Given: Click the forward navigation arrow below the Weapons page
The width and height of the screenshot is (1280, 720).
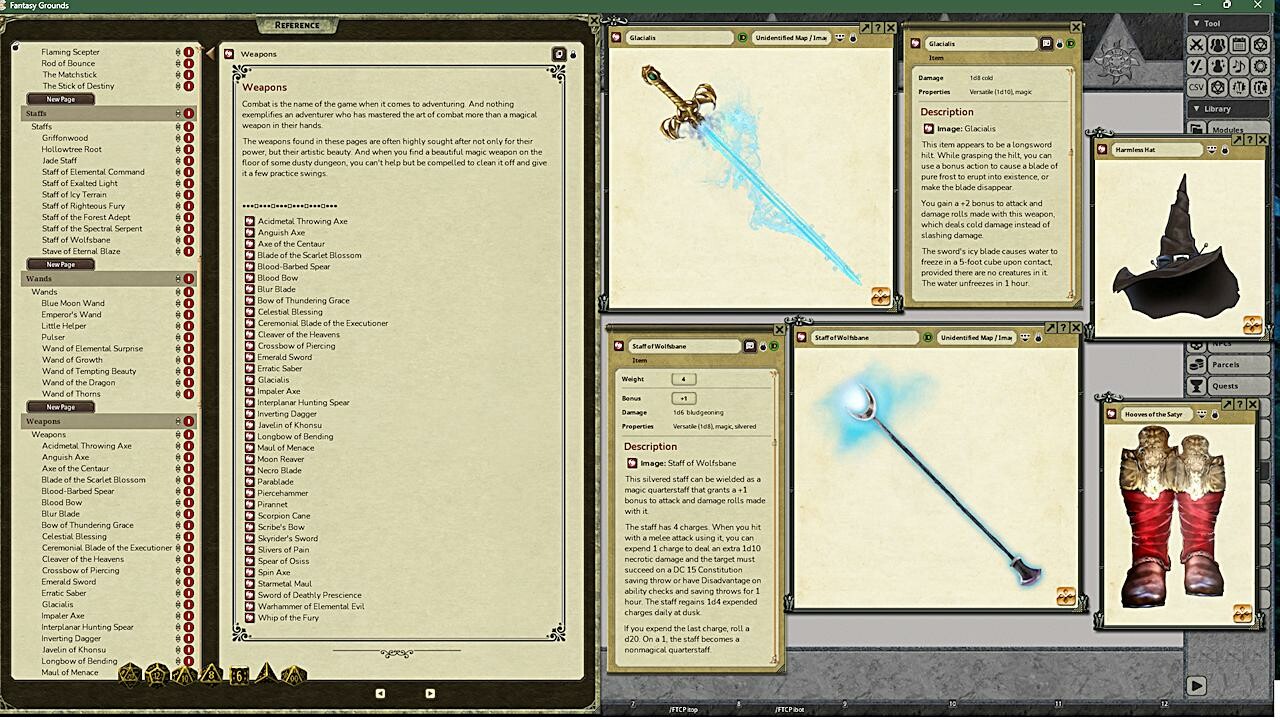Looking at the screenshot, I should coord(430,693).
